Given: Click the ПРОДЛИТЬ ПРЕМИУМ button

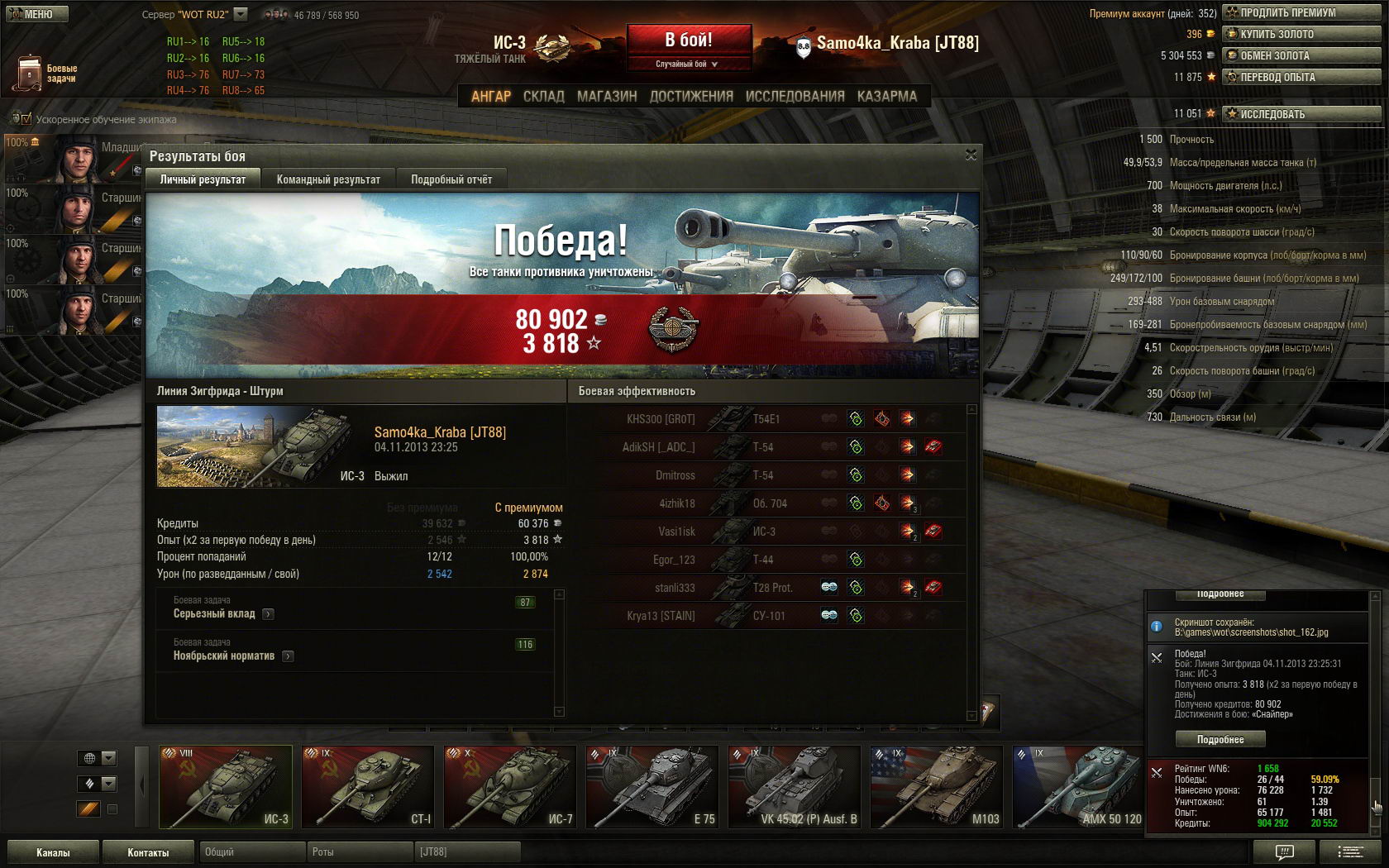Looking at the screenshot, I should pos(1301,12).
